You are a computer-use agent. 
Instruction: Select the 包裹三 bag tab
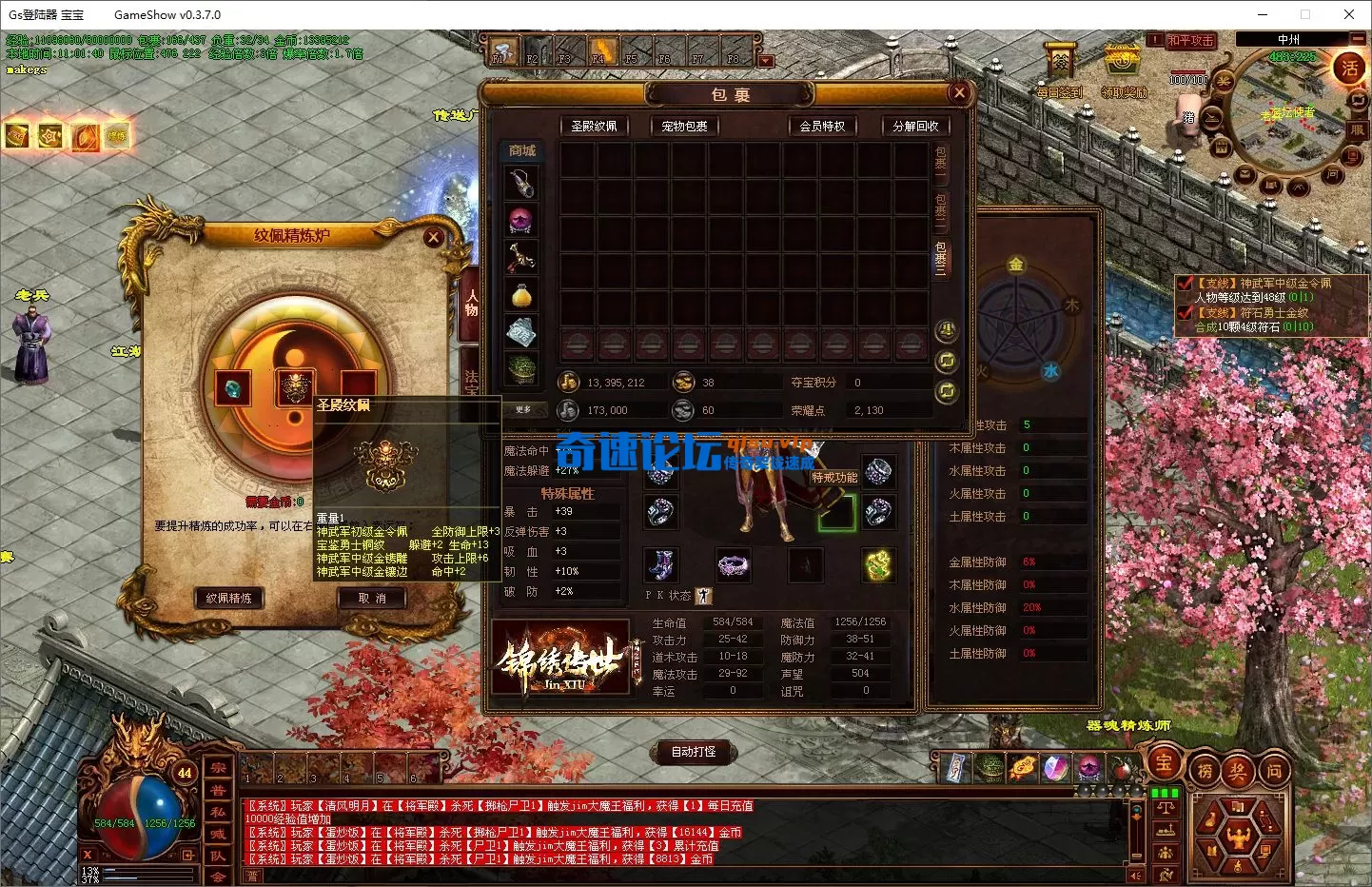pyautogui.click(x=942, y=257)
